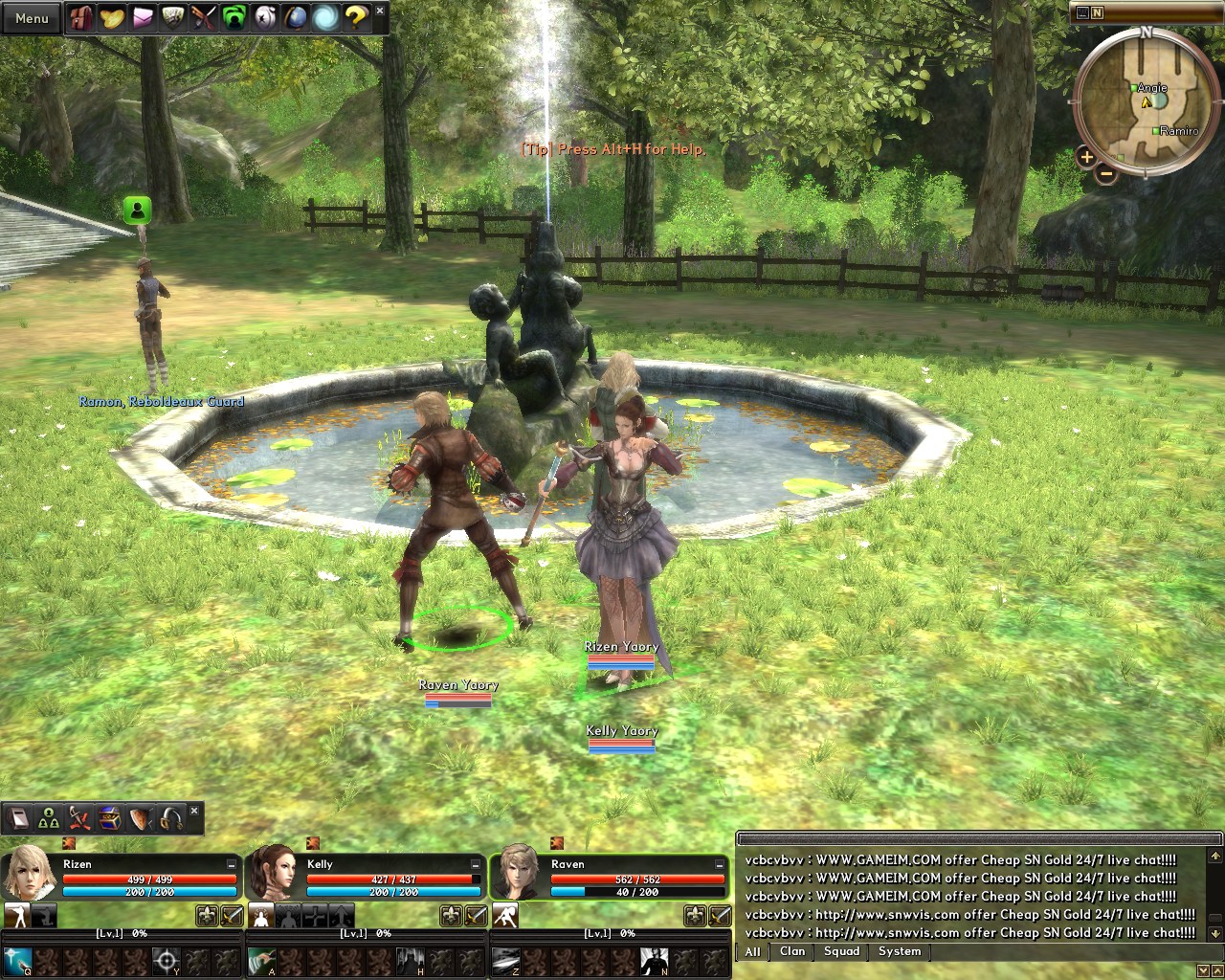This screenshot has width=1225, height=980.
Task: Collapse the Raven character frame
Action: pos(721,863)
